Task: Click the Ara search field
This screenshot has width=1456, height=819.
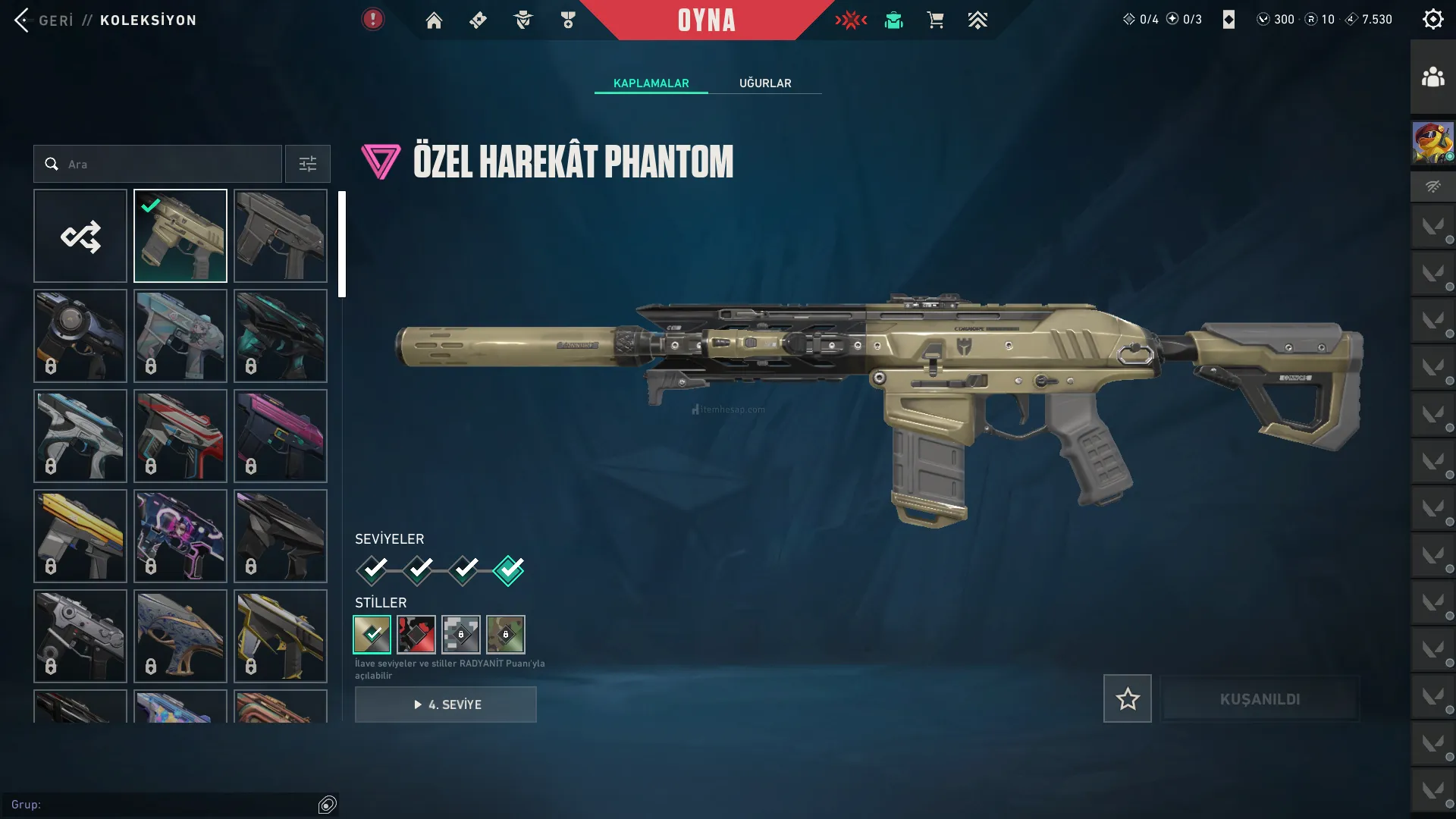Action: coord(167,164)
